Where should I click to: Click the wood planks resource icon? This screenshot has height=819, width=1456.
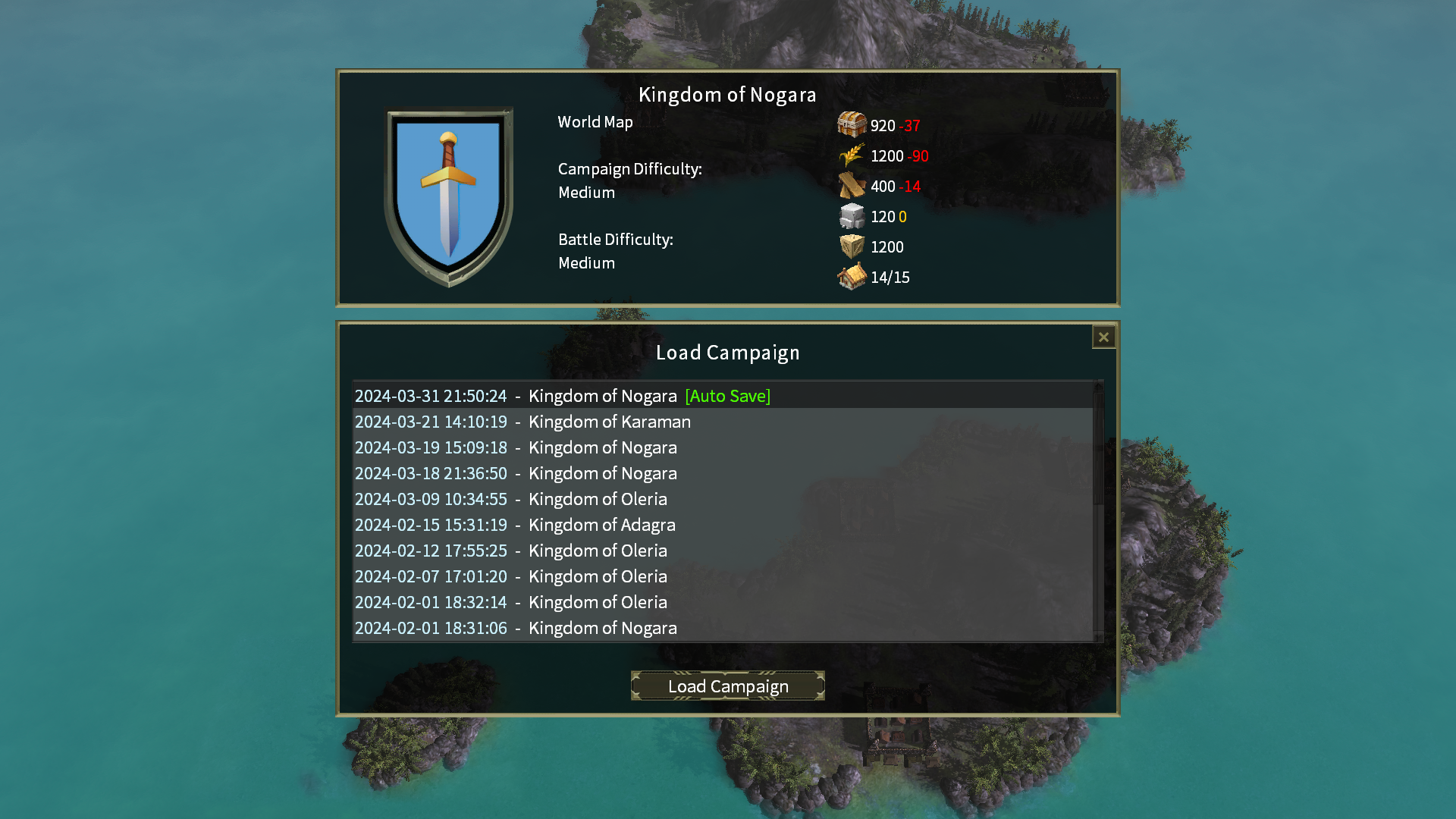pyautogui.click(x=852, y=186)
